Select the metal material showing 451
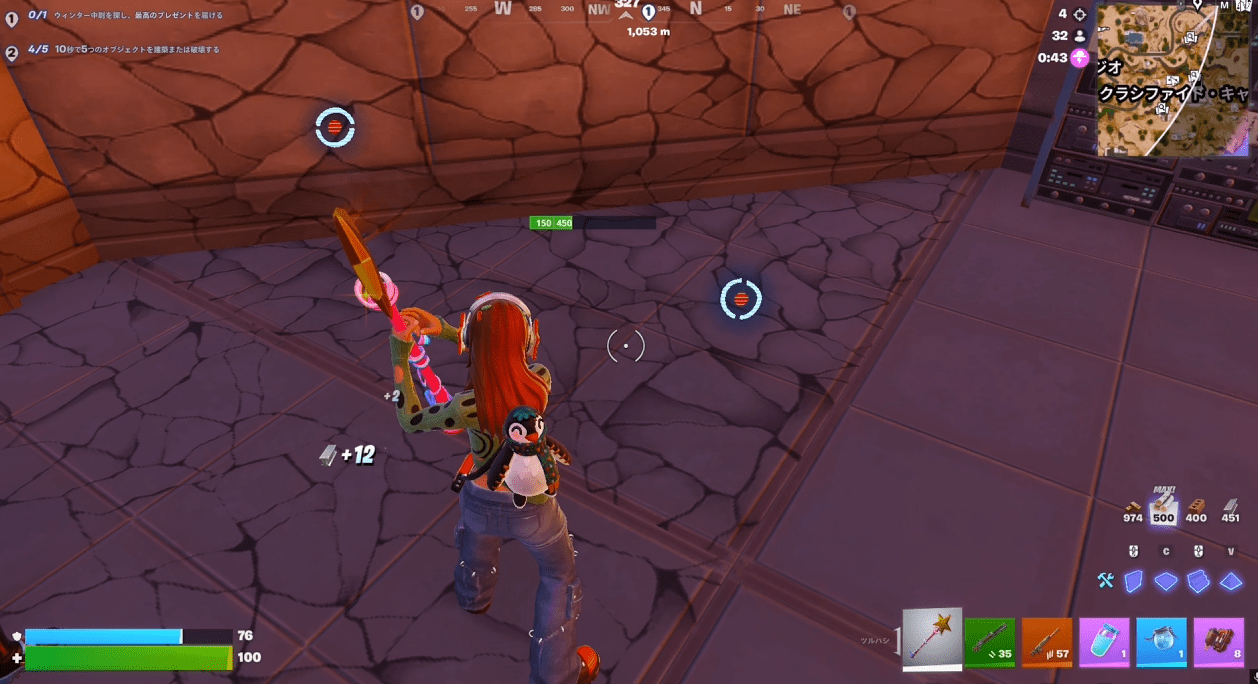The height and width of the screenshot is (684, 1258). pos(1230,511)
